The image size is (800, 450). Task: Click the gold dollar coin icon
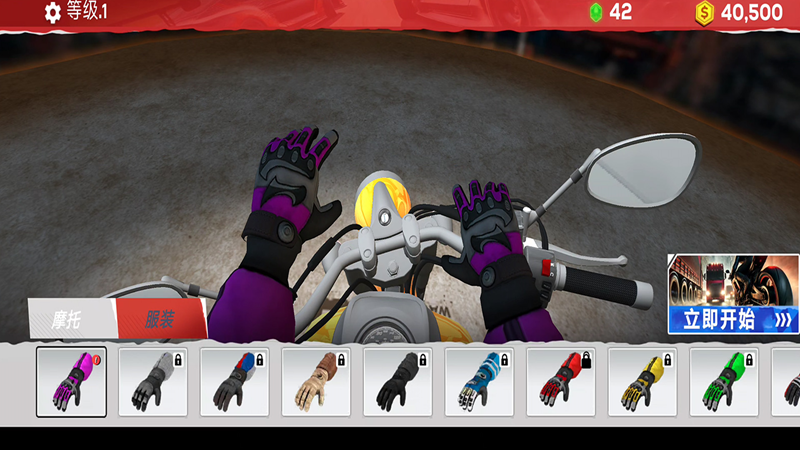(x=705, y=13)
